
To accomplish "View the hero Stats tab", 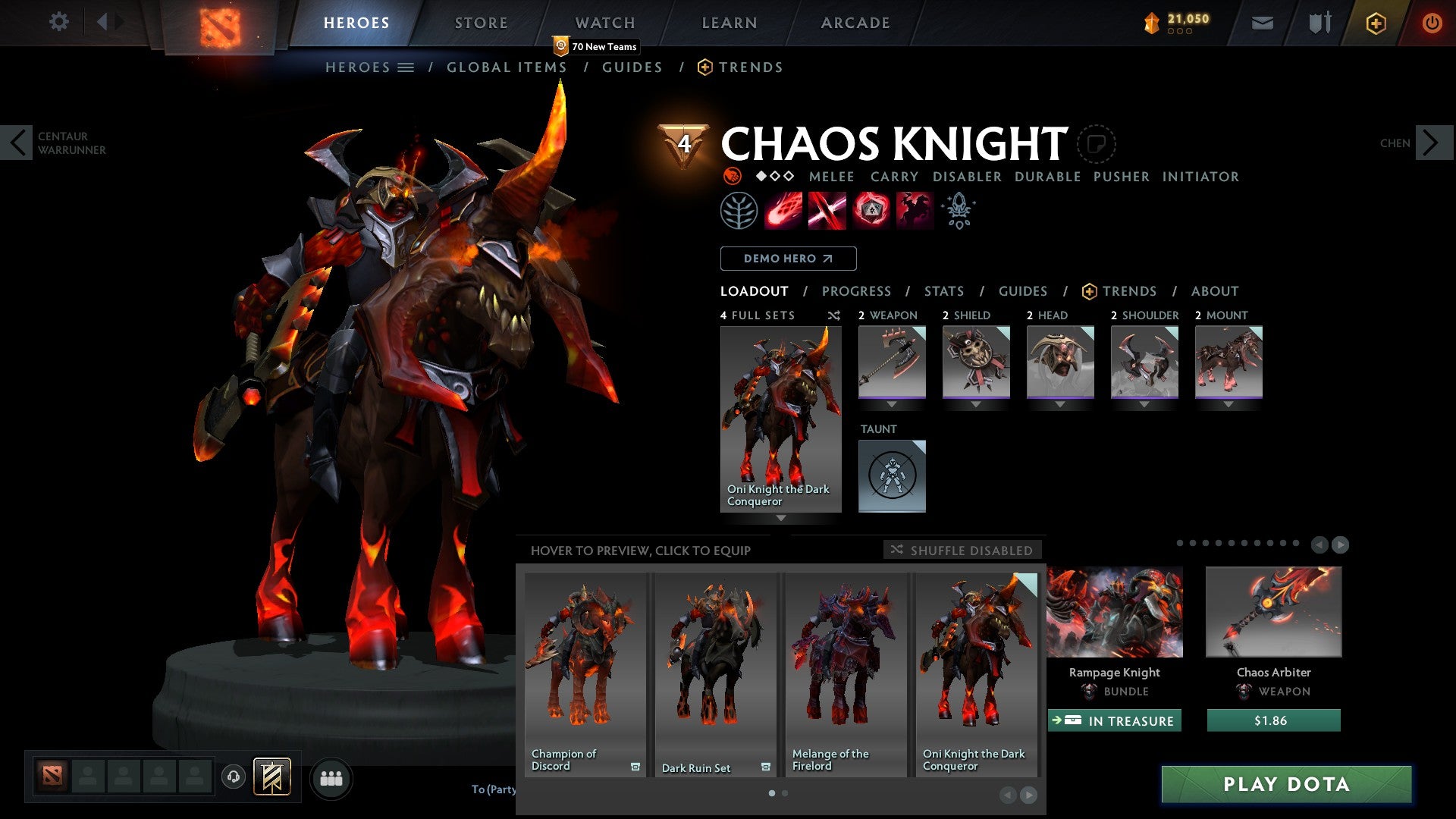I will [943, 291].
